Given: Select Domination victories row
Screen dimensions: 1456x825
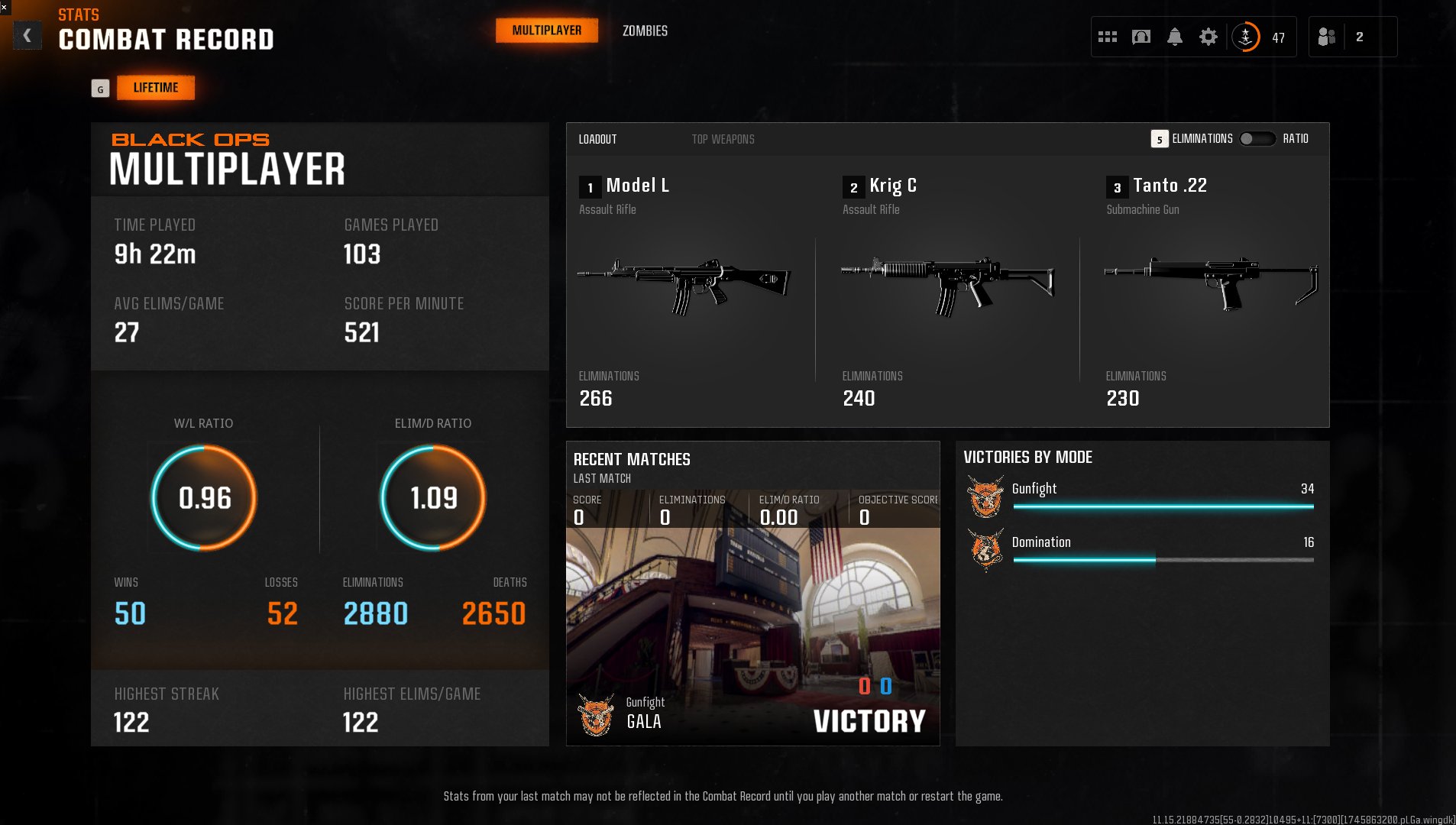Looking at the screenshot, I should 1141,549.
